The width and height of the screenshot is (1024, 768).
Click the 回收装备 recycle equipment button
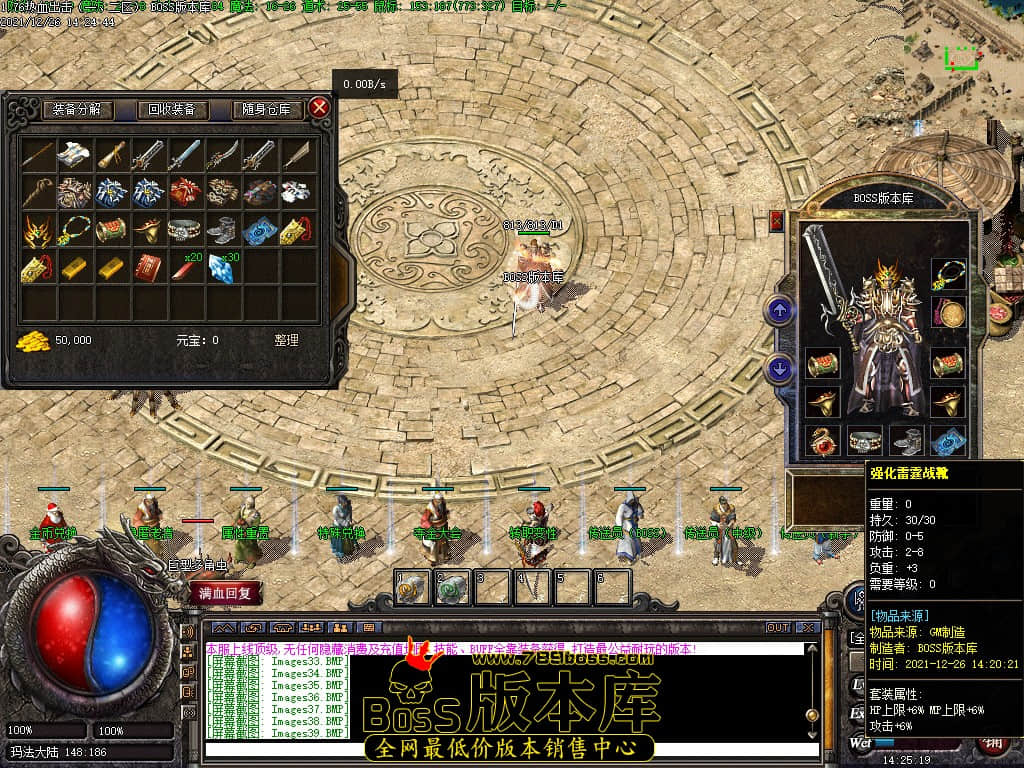click(x=172, y=109)
